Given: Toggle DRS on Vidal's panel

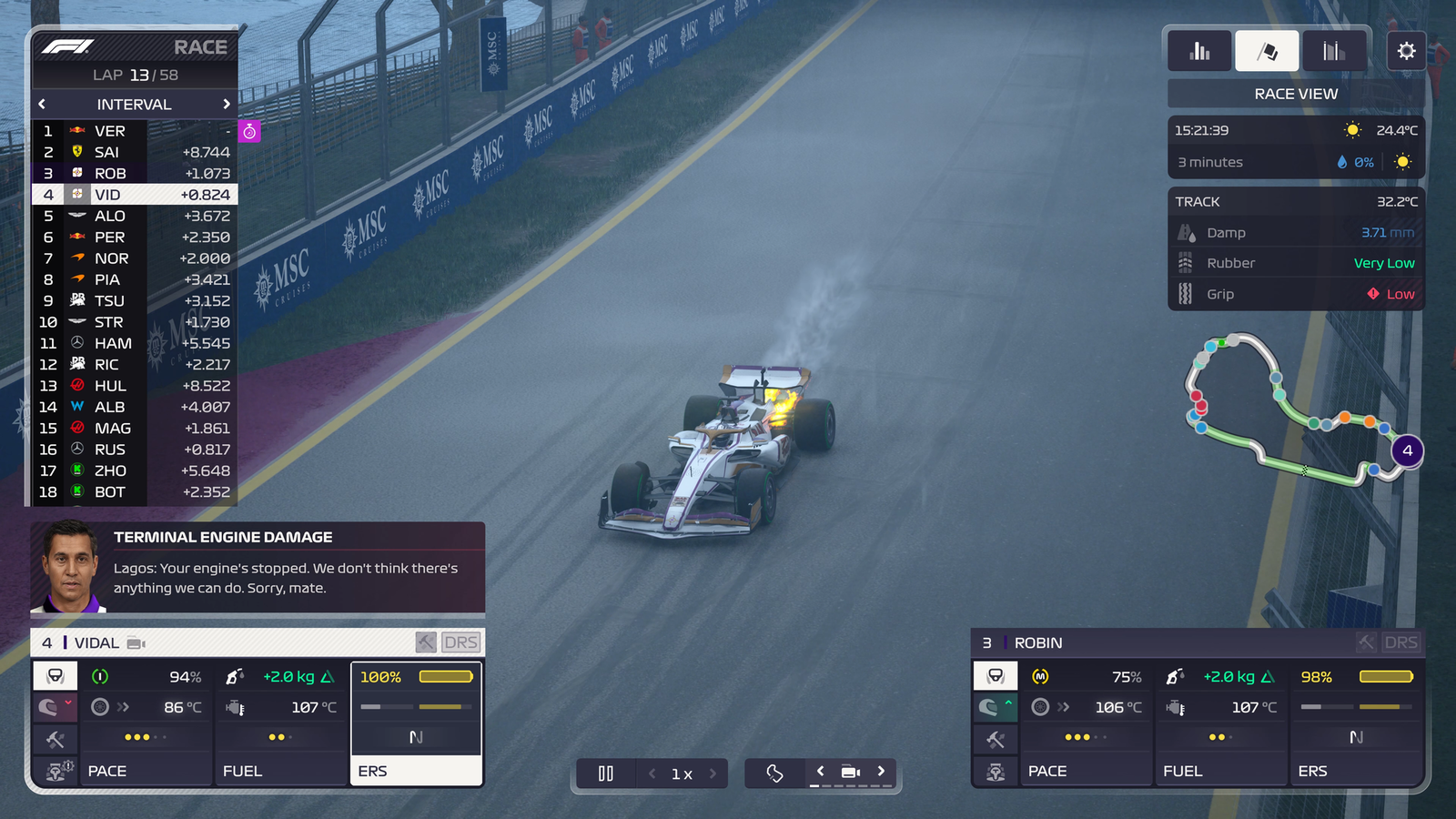Looking at the screenshot, I should click(460, 642).
